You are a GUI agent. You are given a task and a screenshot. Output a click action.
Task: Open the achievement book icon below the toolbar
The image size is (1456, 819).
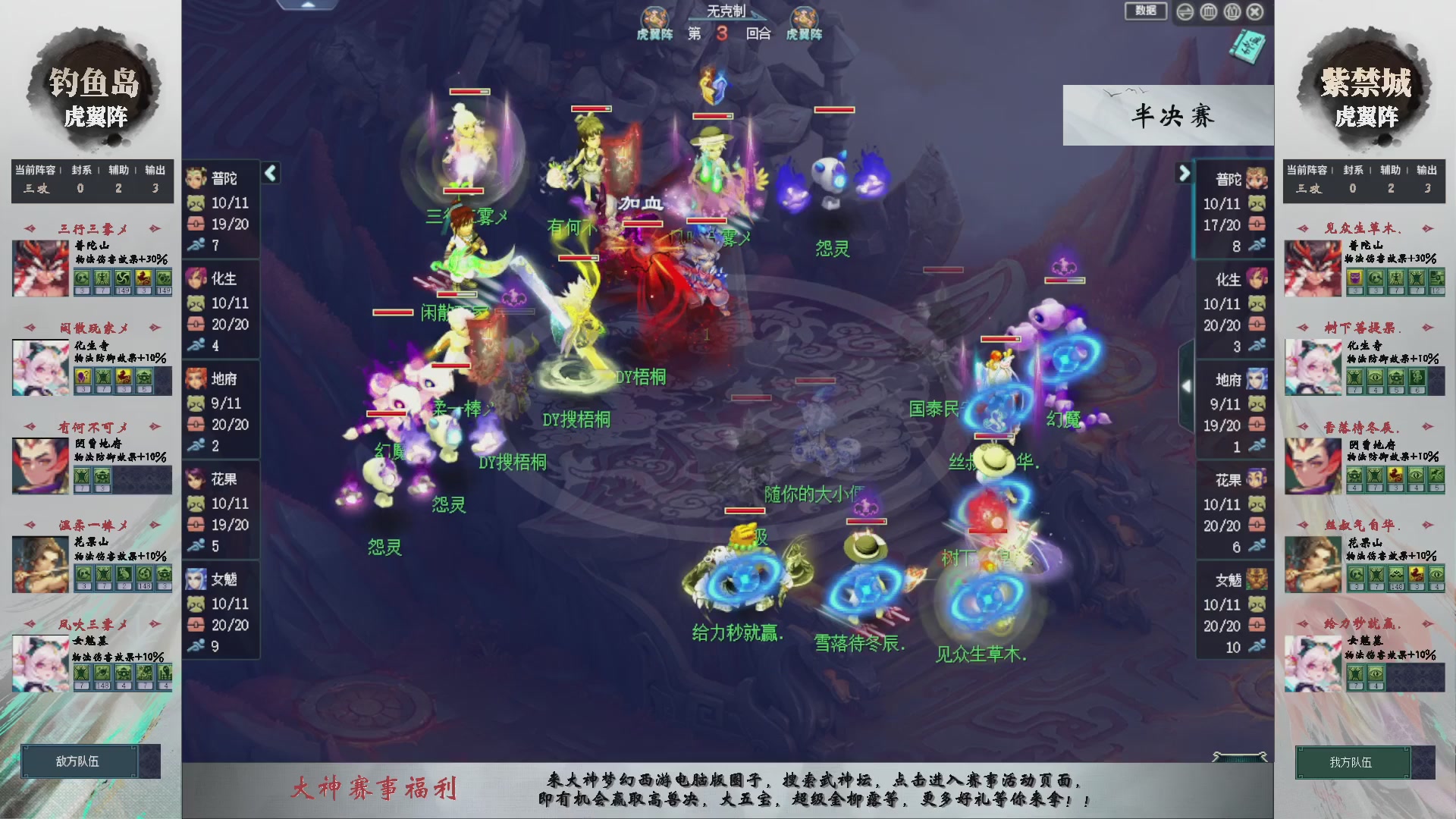tap(1247, 48)
